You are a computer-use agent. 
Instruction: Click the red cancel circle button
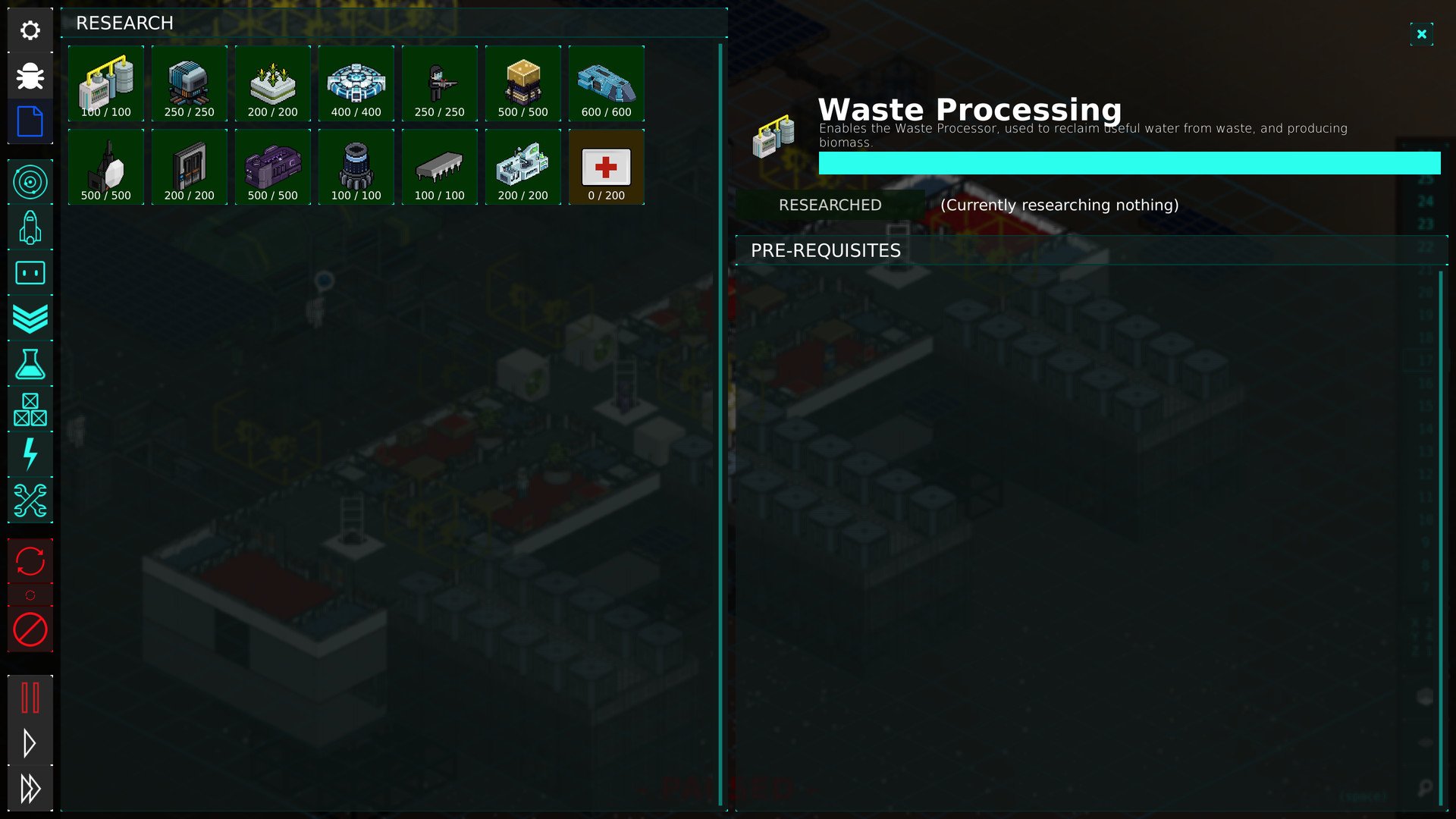[x=30, y=629]
